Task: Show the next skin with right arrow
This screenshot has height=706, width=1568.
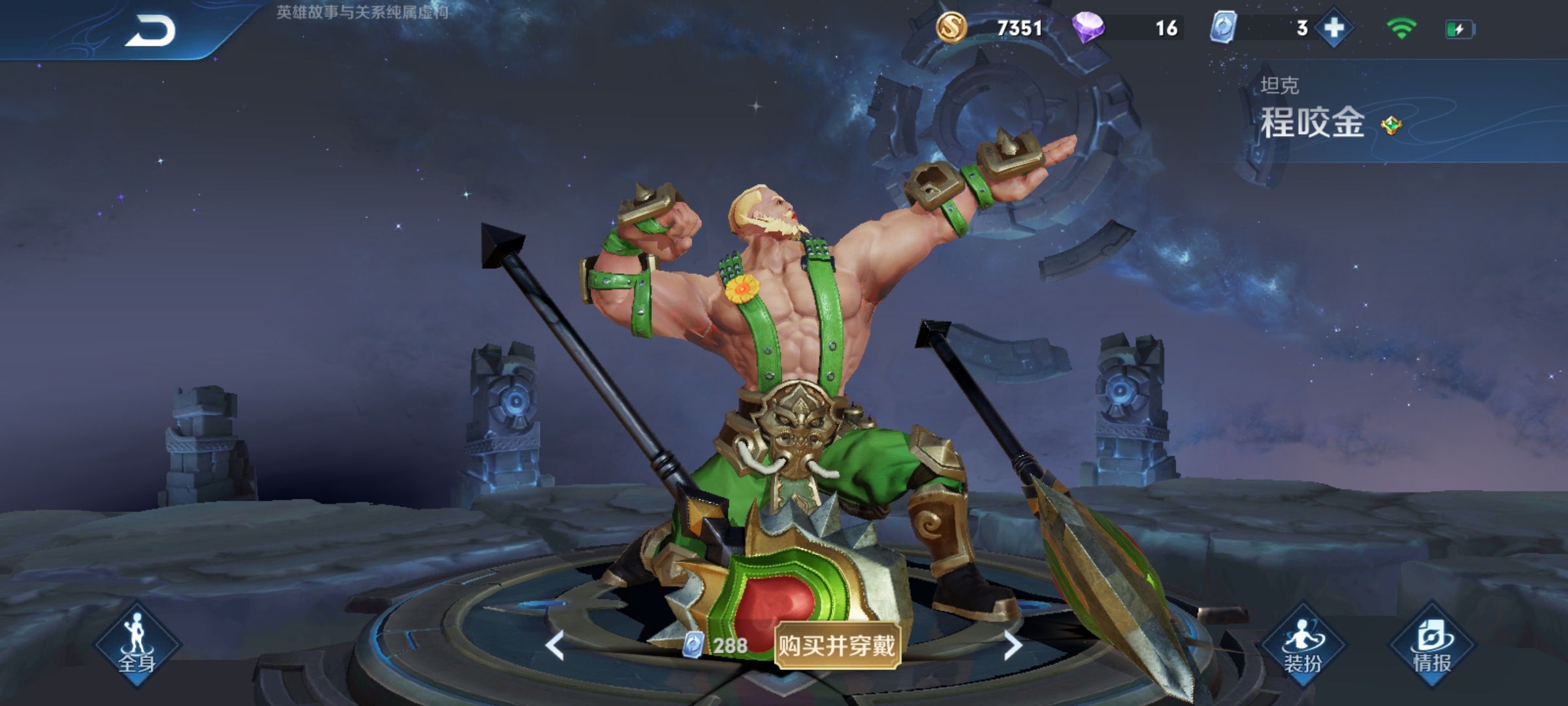Action: 1012,646
